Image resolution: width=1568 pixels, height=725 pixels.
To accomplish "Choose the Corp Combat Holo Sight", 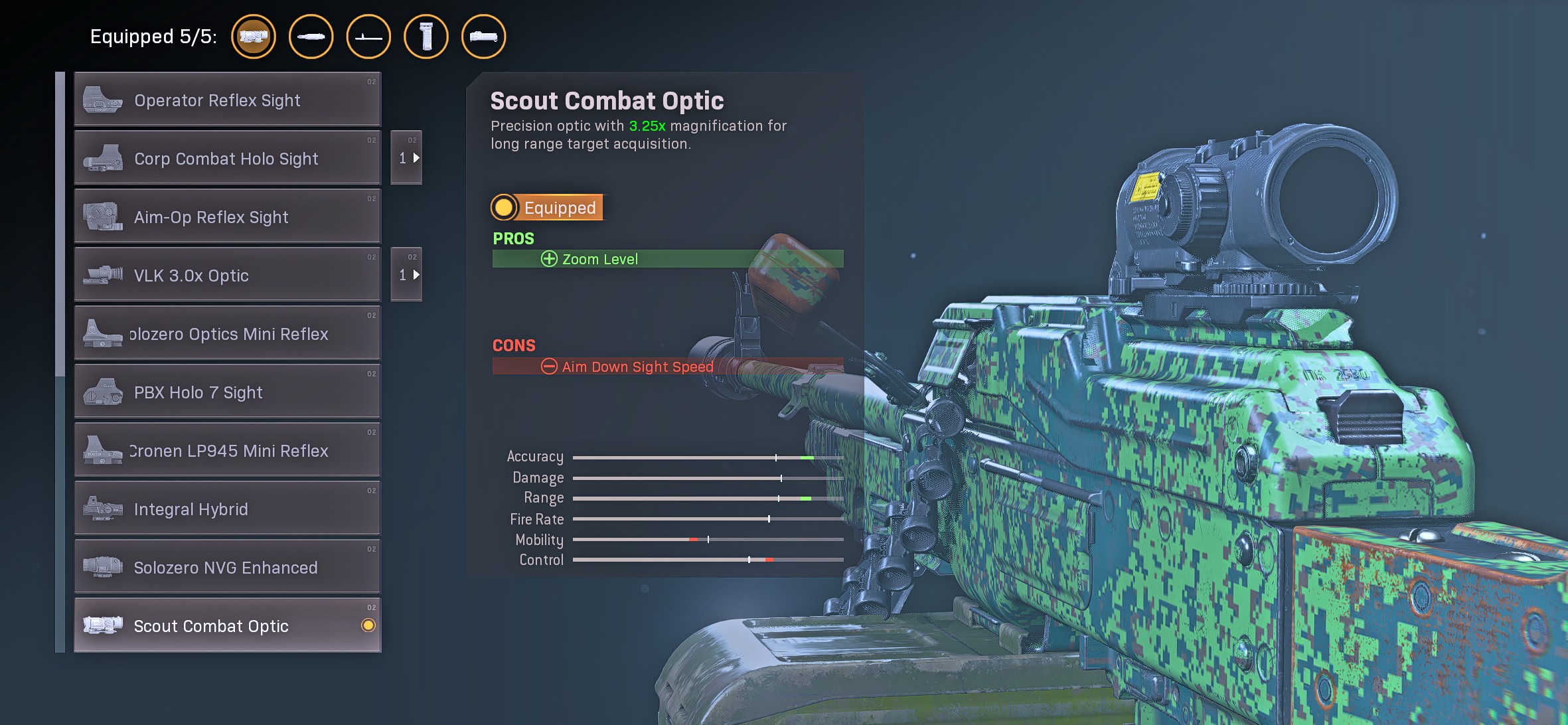I will click(227, 159).
